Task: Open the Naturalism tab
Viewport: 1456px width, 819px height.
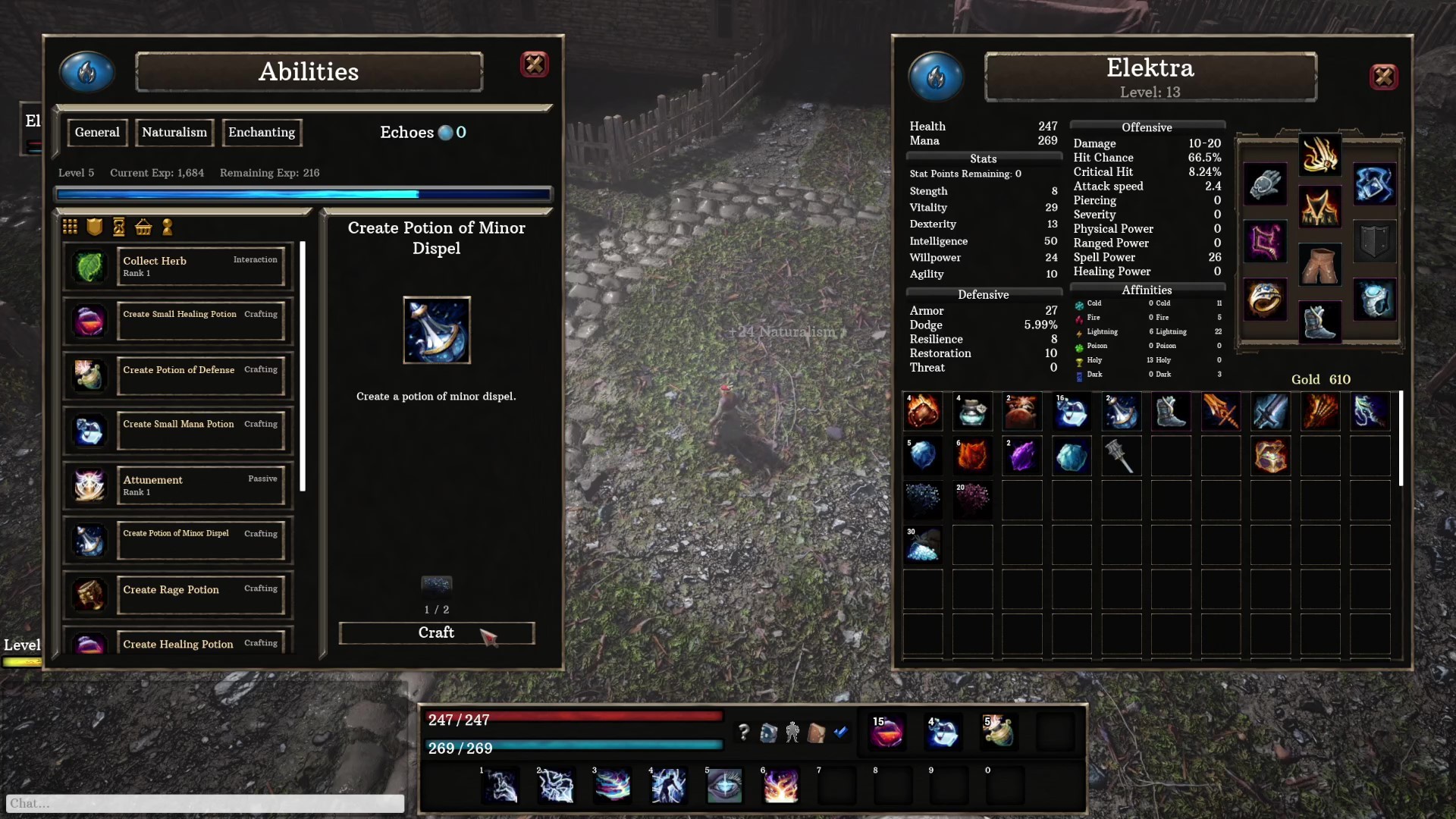Action: (x=174, y=133)
